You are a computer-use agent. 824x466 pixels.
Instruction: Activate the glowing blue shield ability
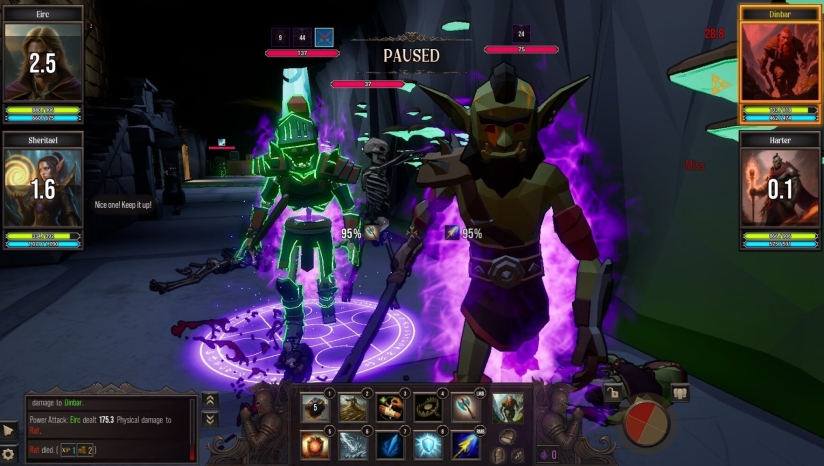[430, 444]
